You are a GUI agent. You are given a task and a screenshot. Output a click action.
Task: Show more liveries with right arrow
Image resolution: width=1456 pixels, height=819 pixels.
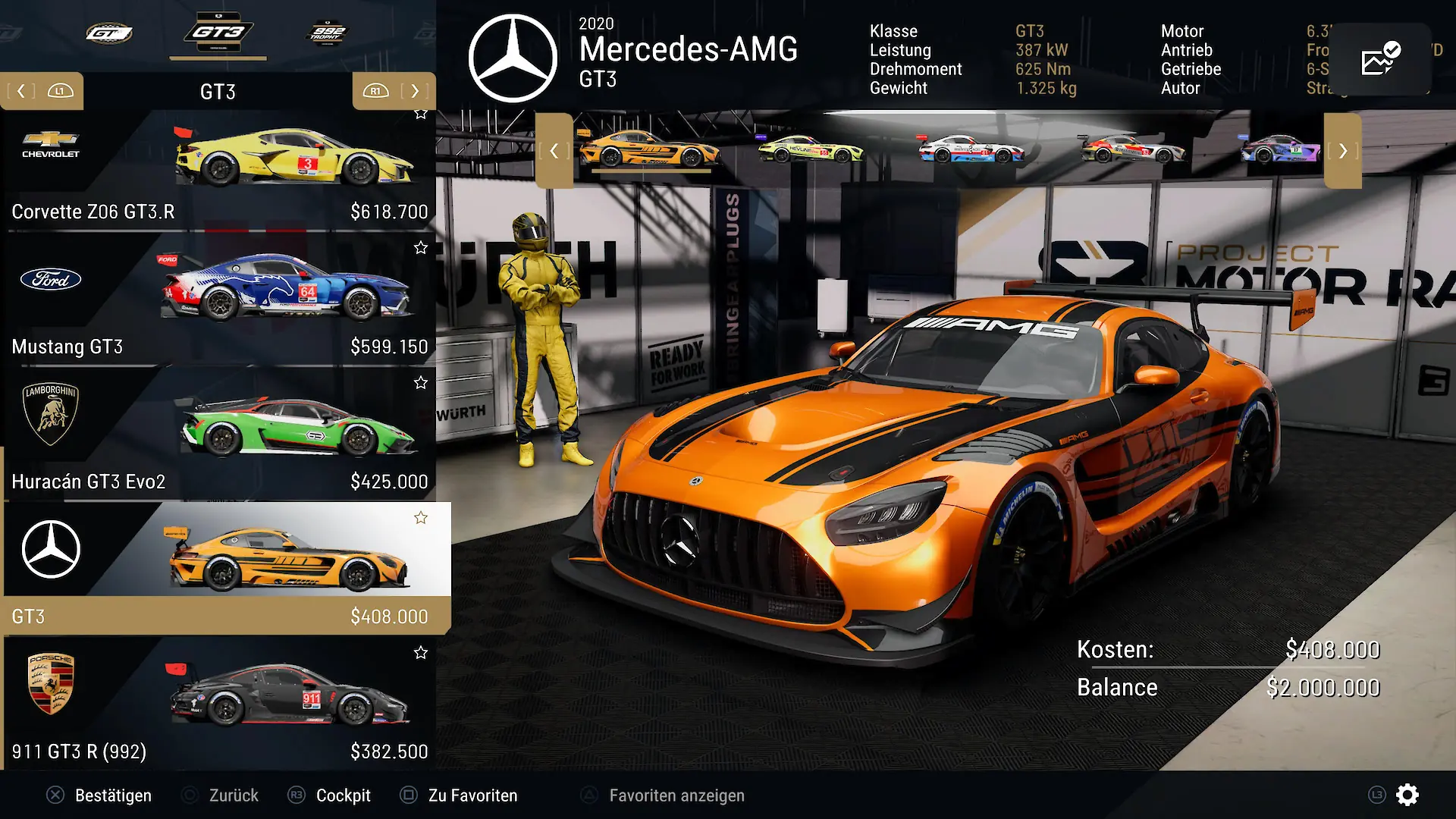[x=1343, y=150]
